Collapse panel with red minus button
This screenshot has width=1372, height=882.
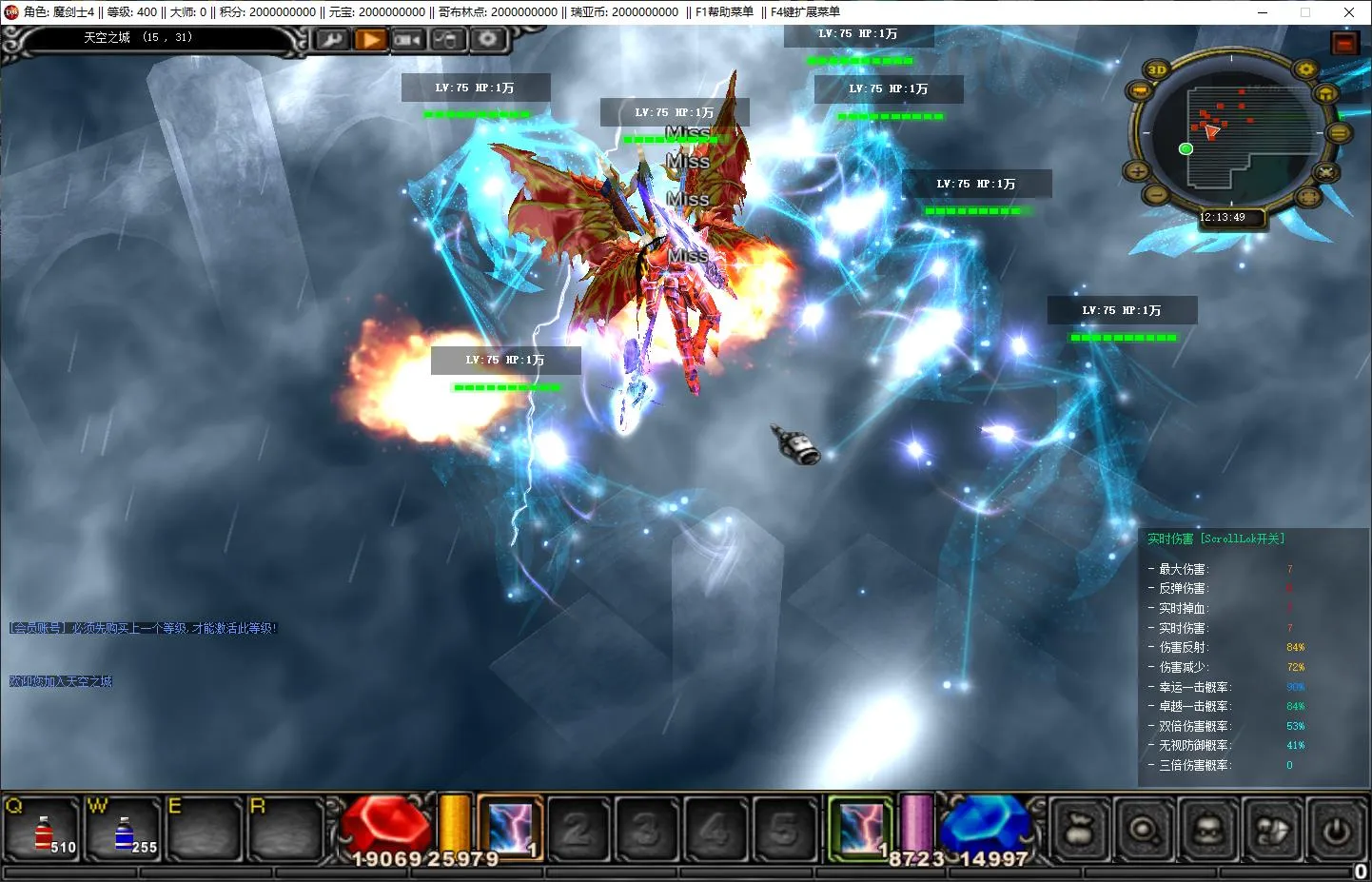tap(1343, 44)
